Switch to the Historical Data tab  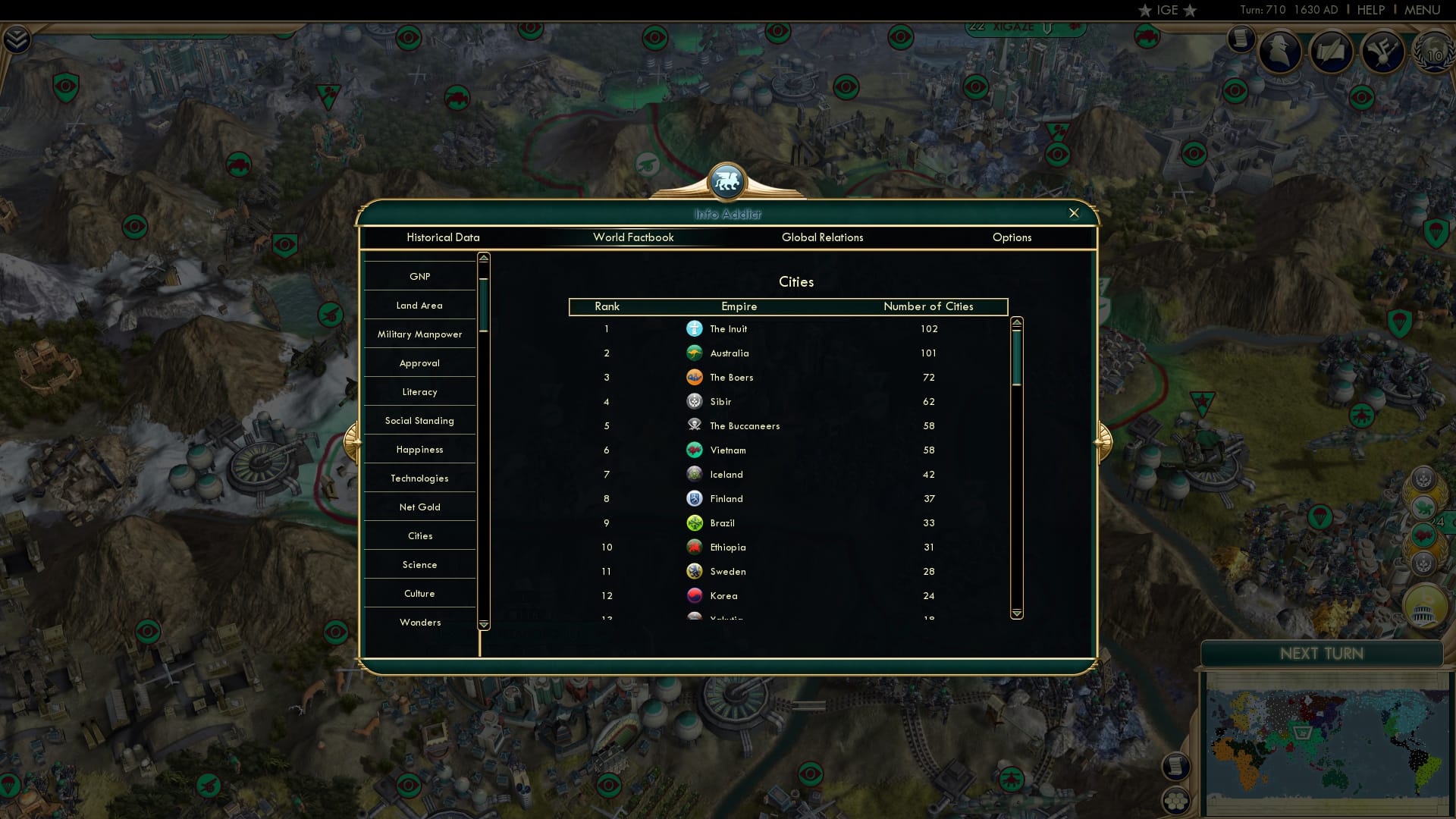coord(443,237)
